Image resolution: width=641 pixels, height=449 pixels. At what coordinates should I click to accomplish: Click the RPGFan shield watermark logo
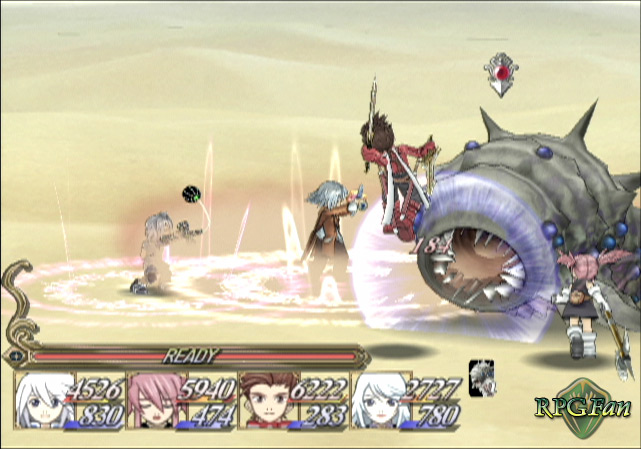click(x=586, y=406)
